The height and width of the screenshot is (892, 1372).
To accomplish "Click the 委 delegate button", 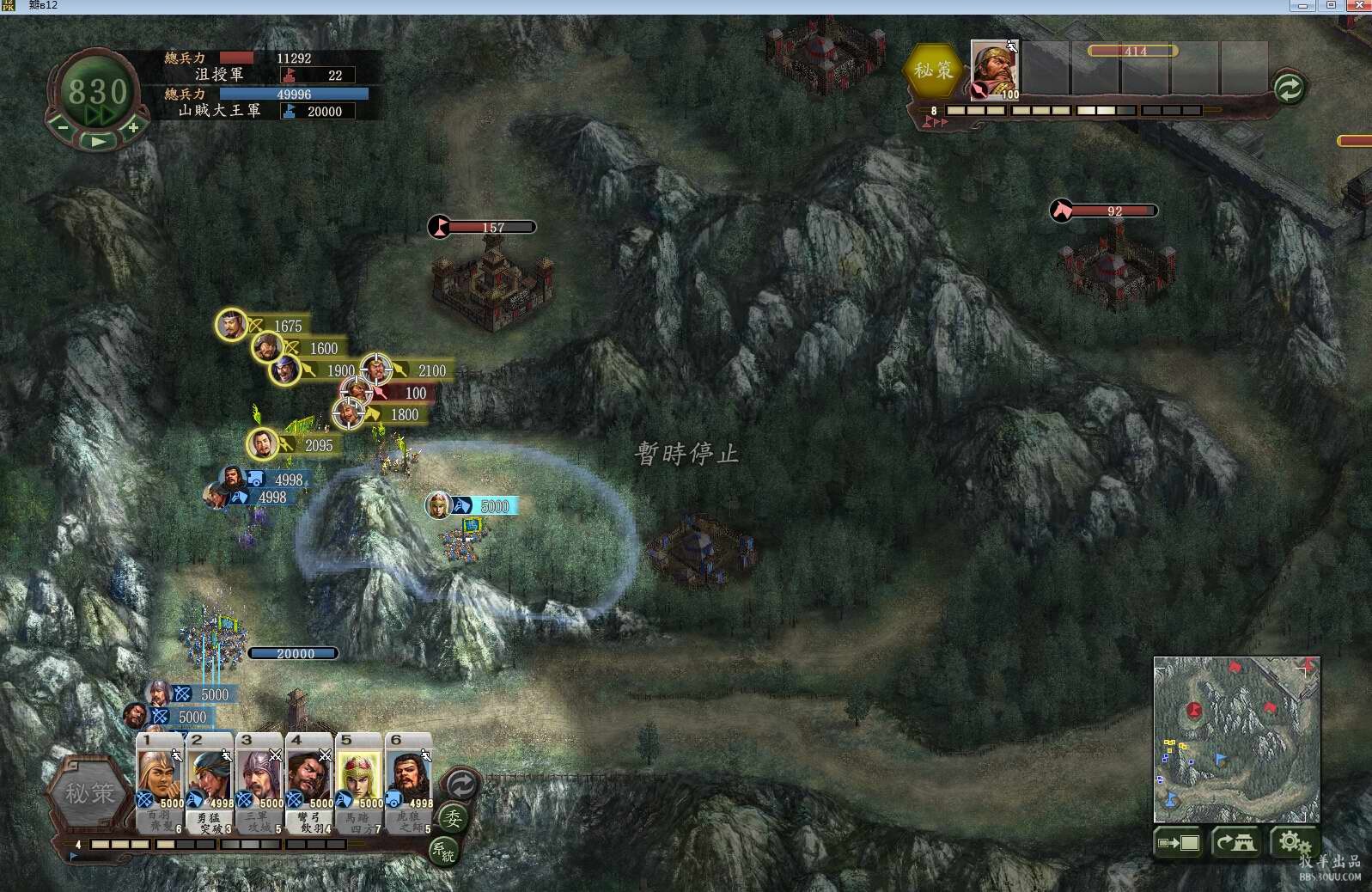I will [x=453, y=818].
